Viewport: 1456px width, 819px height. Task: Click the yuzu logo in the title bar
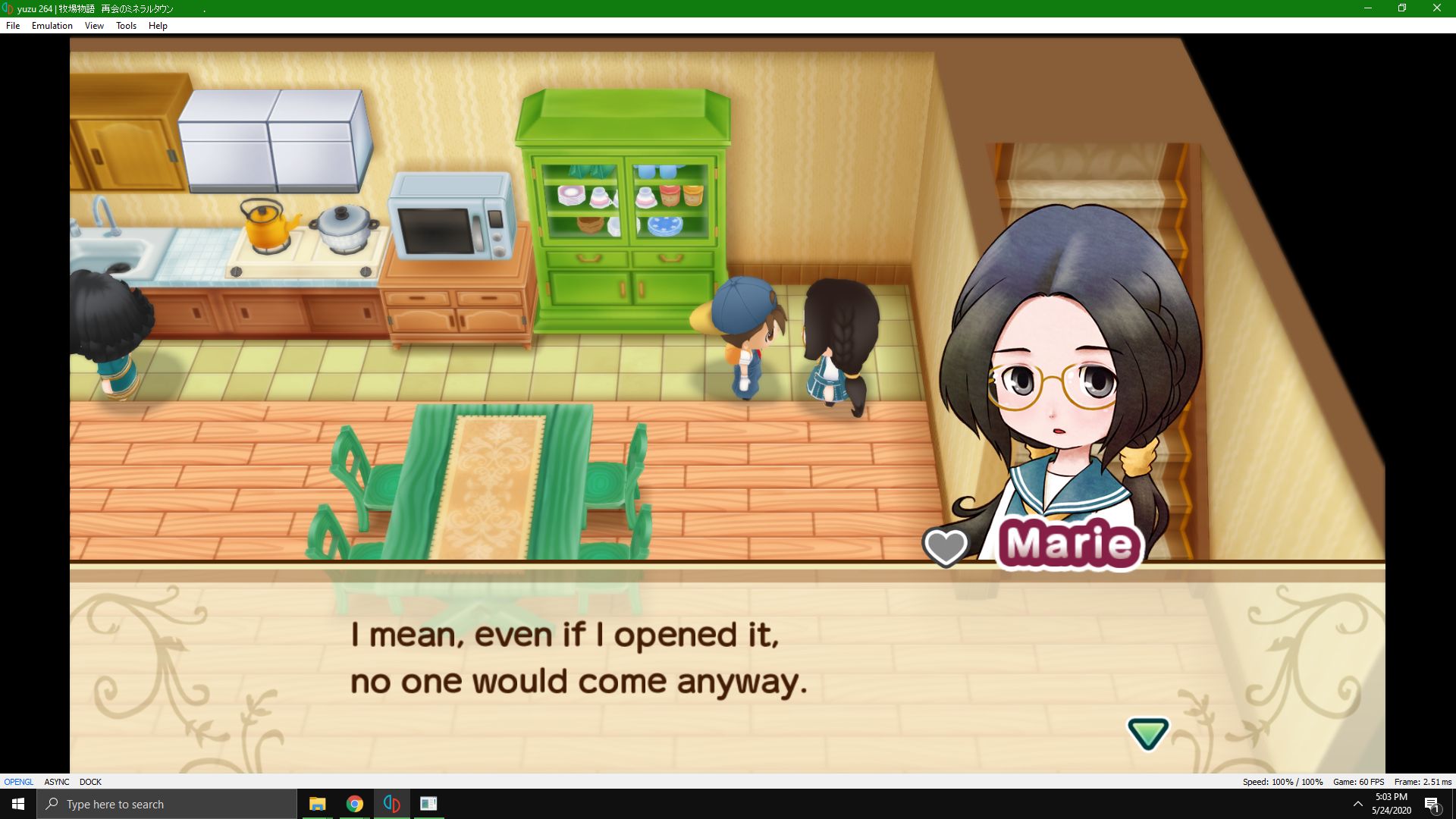click(8, 8)
